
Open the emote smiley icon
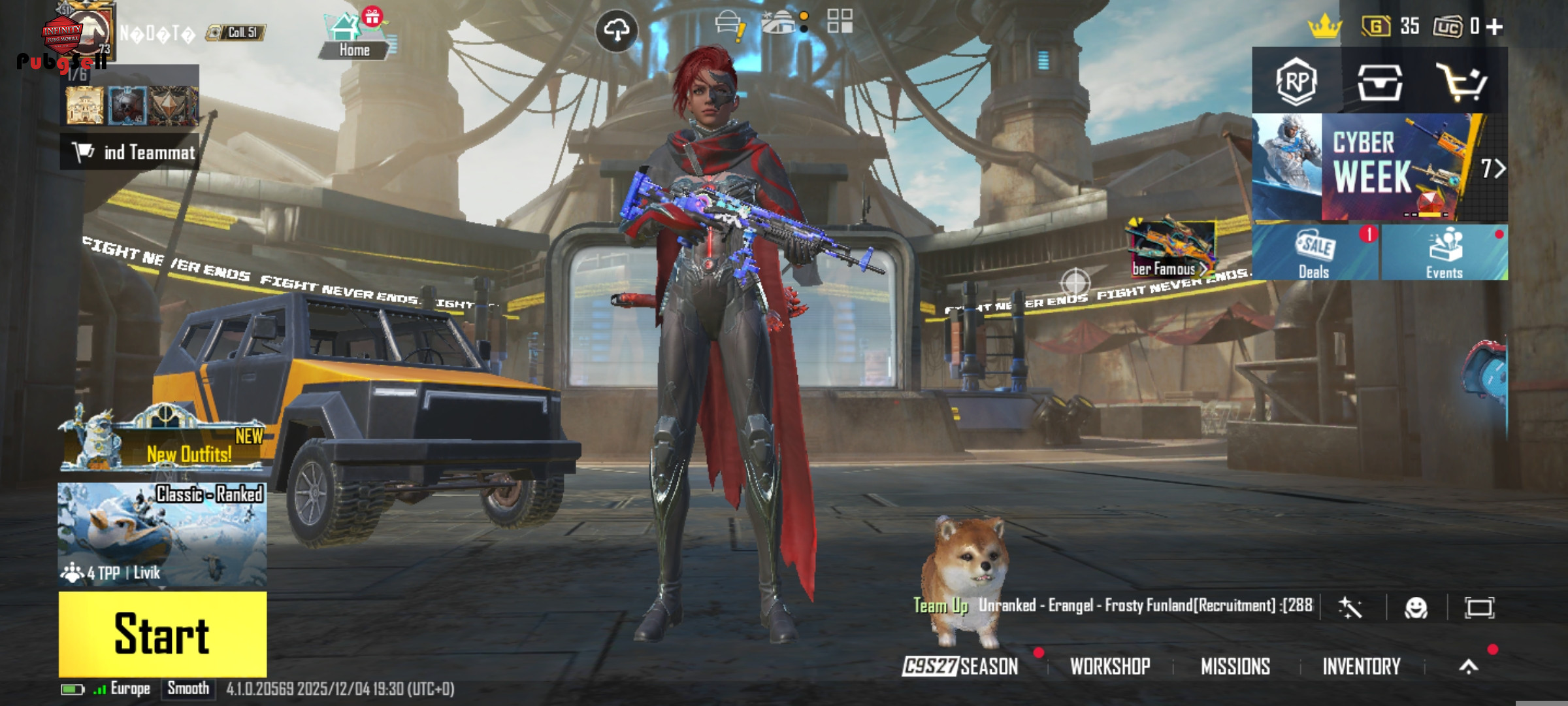coord(1416,608)
